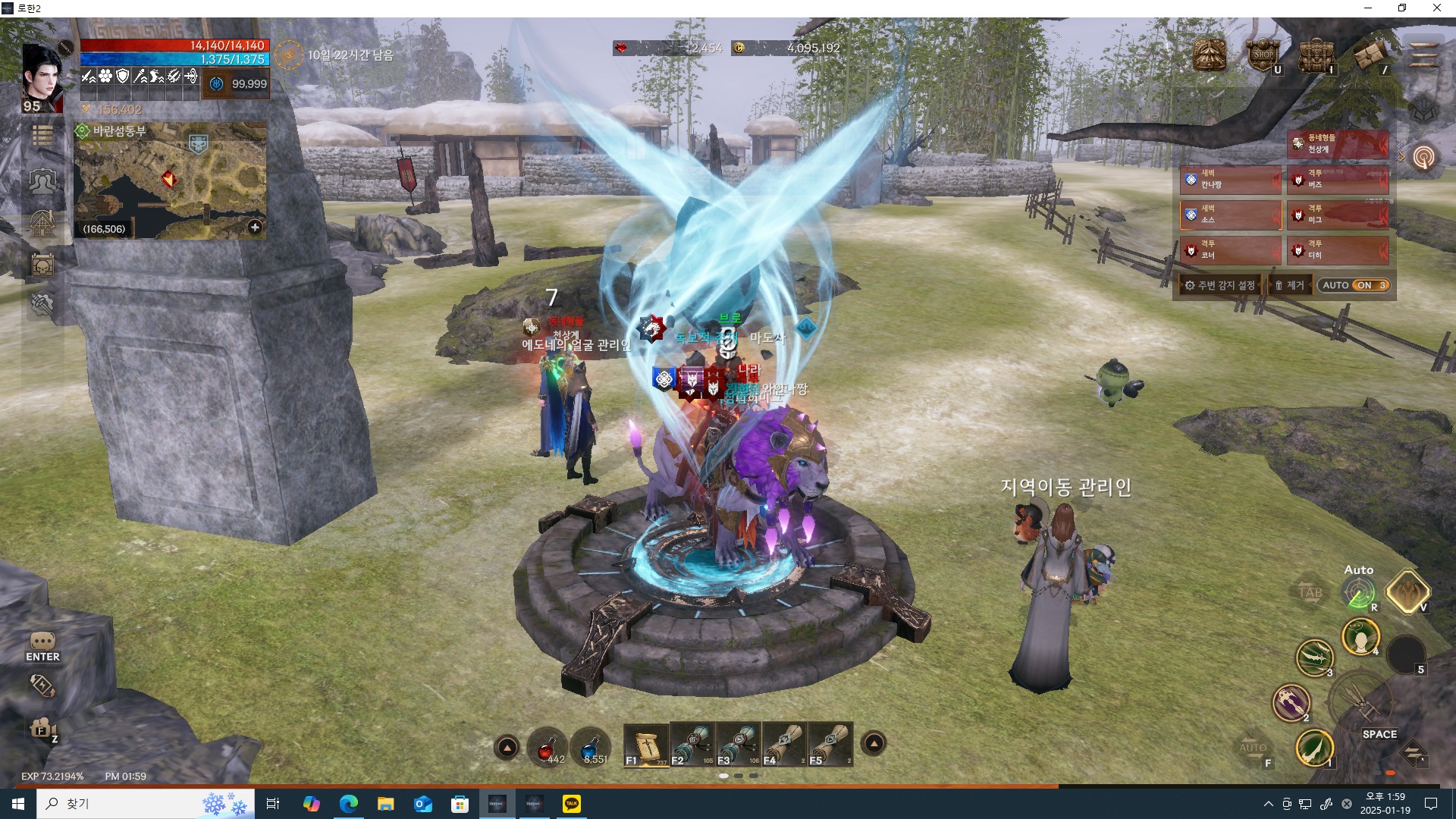The height and width of the screenshot is (819, 1456).
Task: Activate the purple axe skill
Action: [1291, 701]
